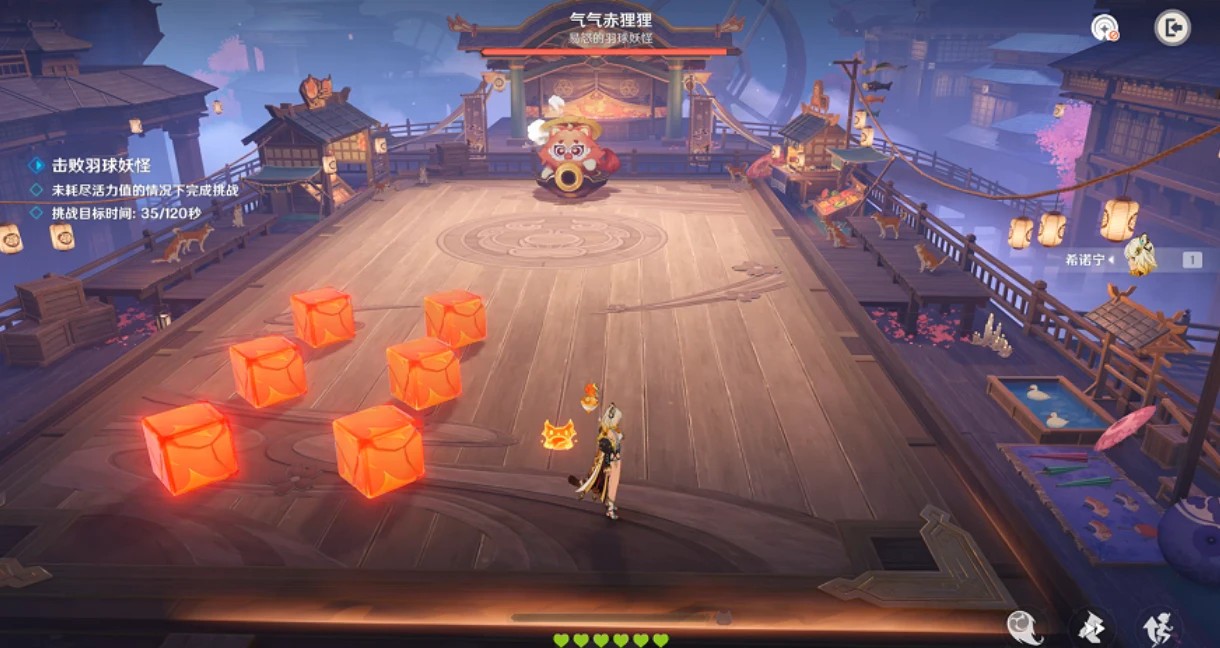Trigger the jump ability with running figure
This screenshot has width=1220, height=648.
(x=1159, y=627)
